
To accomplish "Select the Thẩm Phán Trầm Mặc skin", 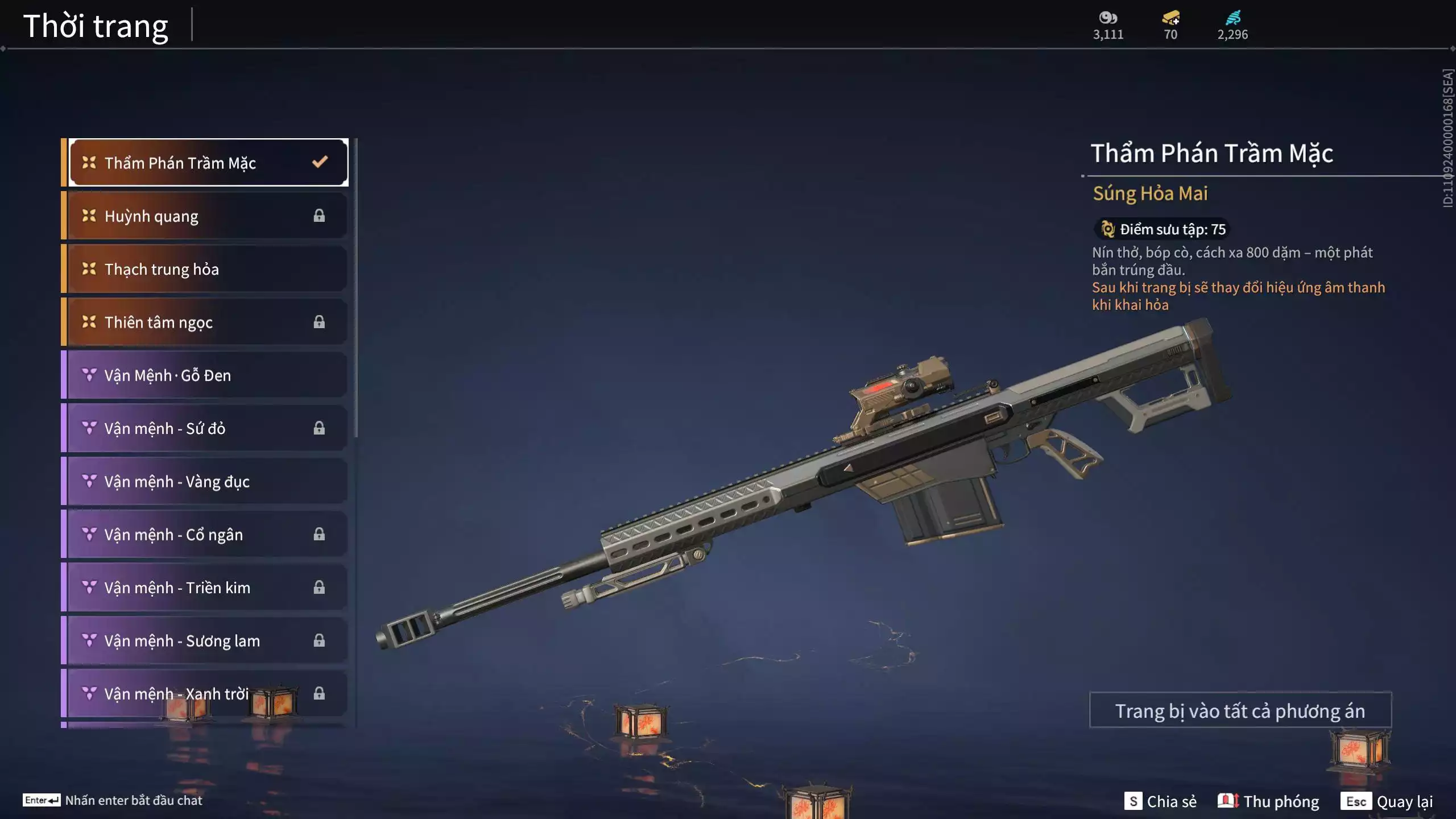I will tap(208, 163).
